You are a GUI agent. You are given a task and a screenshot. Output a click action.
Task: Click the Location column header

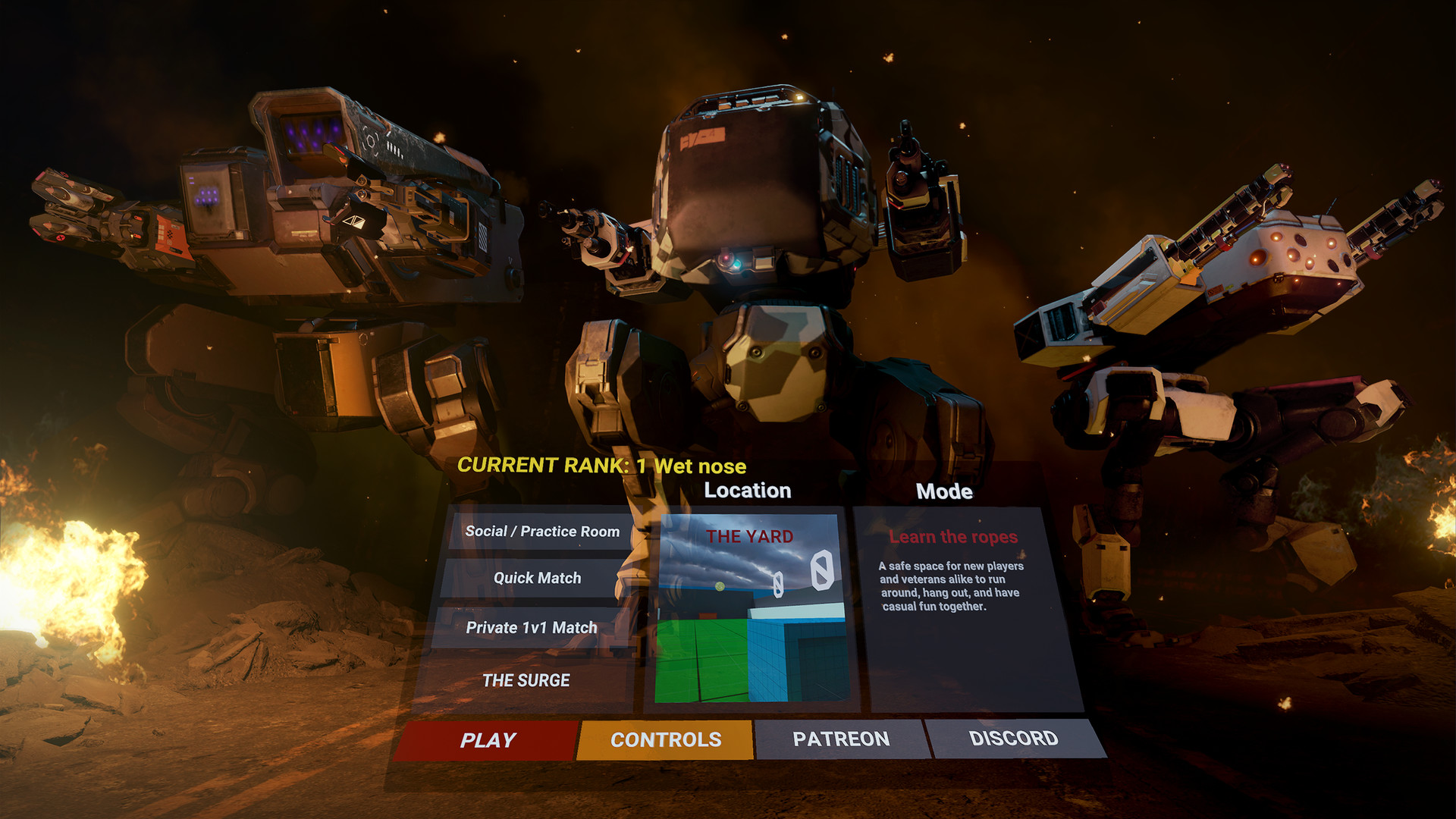(747, 491)
